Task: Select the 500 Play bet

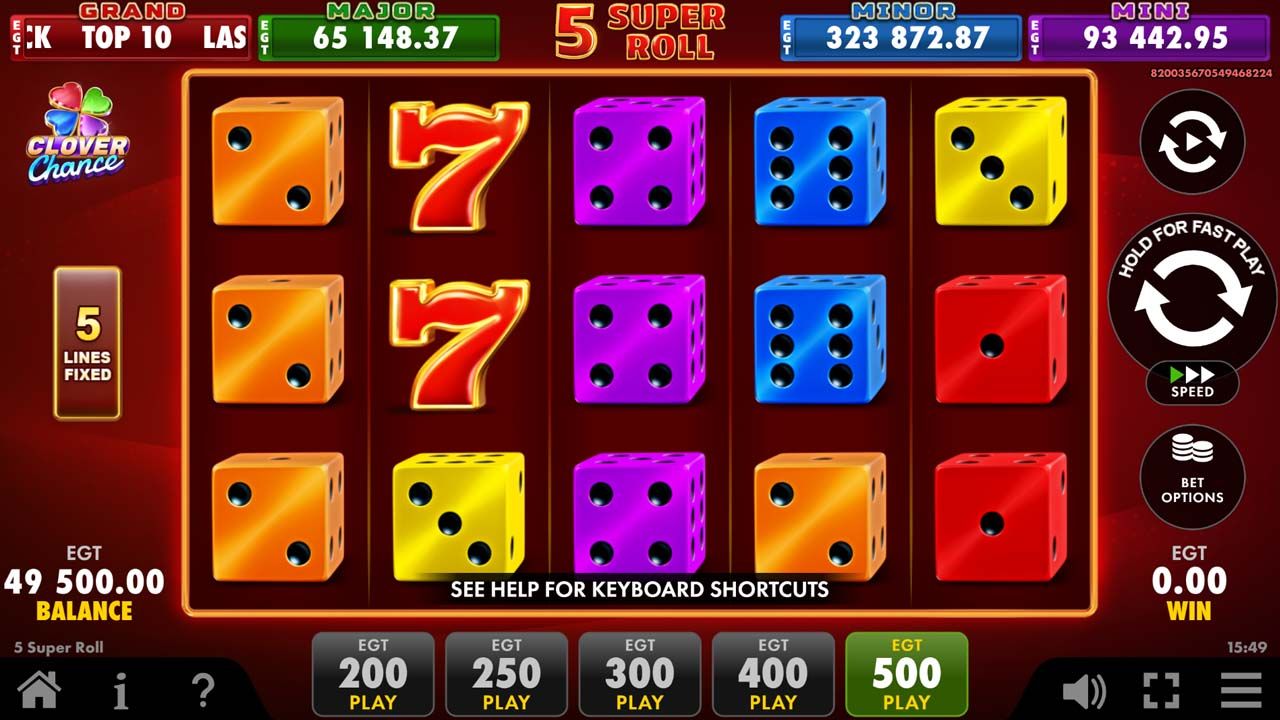Action: point(906,674)
